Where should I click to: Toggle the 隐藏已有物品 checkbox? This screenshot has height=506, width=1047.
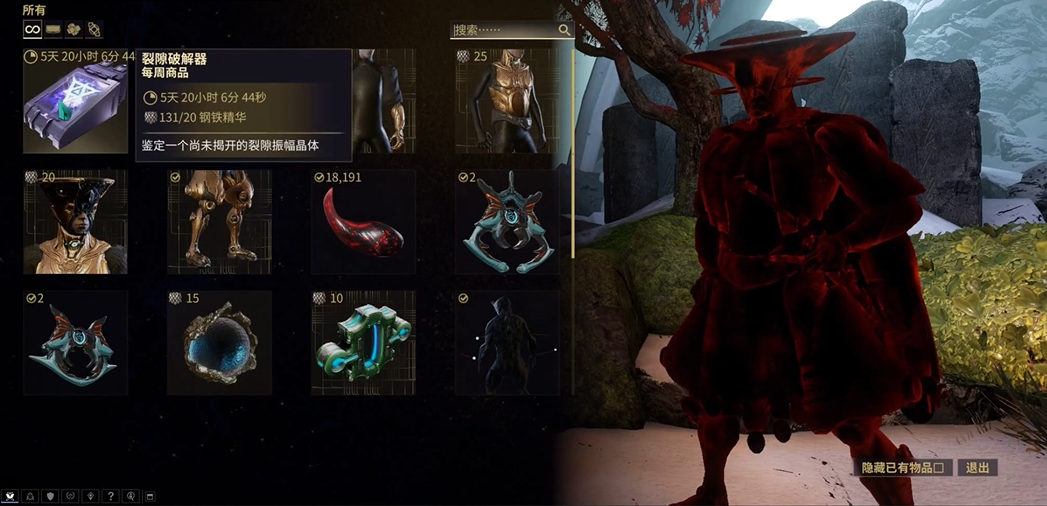pyautogui.click(x=938, y=468)
